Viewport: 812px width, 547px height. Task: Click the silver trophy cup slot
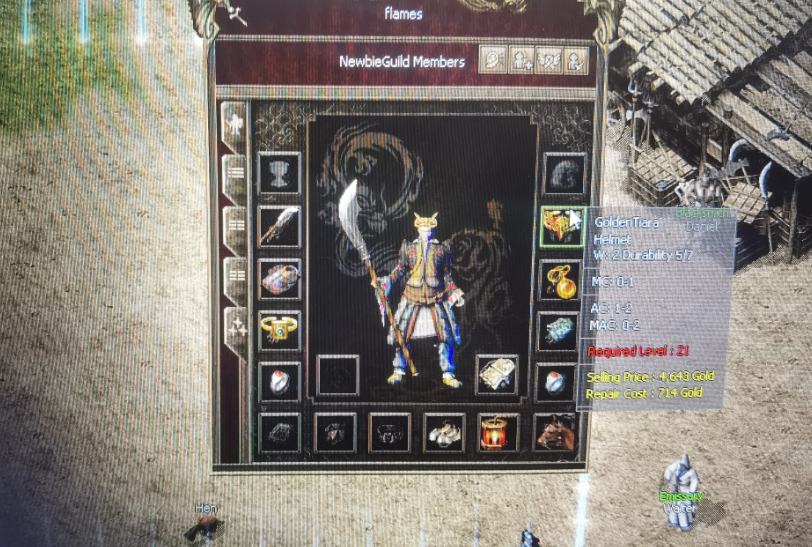coord(279,174)
